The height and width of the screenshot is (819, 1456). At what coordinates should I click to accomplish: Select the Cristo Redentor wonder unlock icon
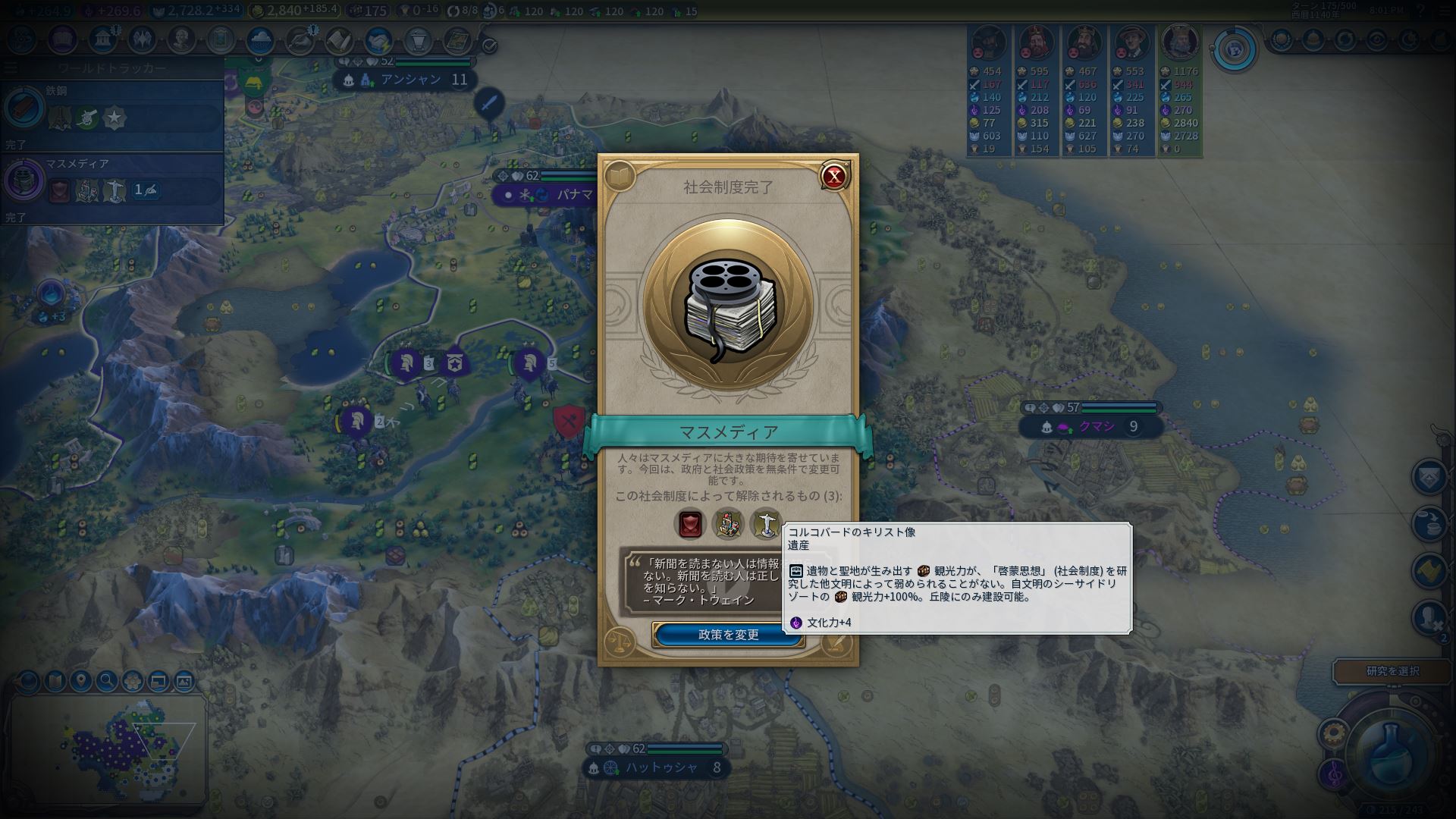tap(766, 524)
